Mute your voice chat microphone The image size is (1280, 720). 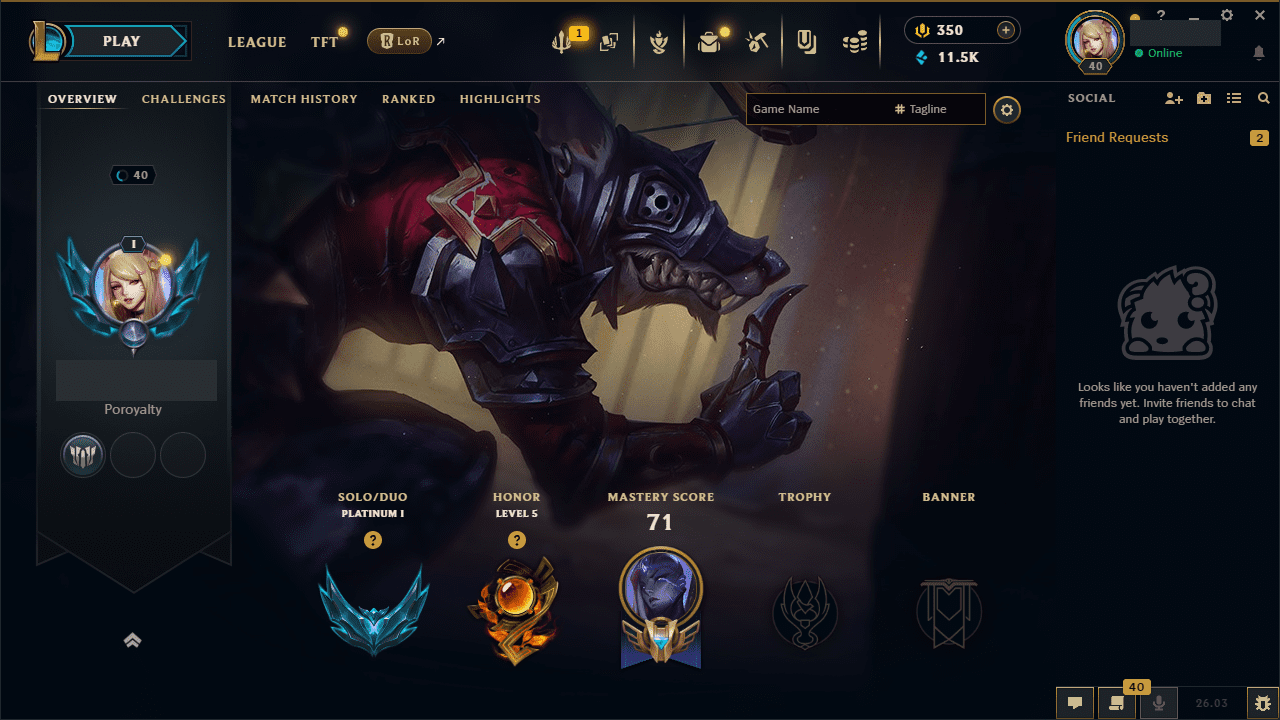(1157, 703)
